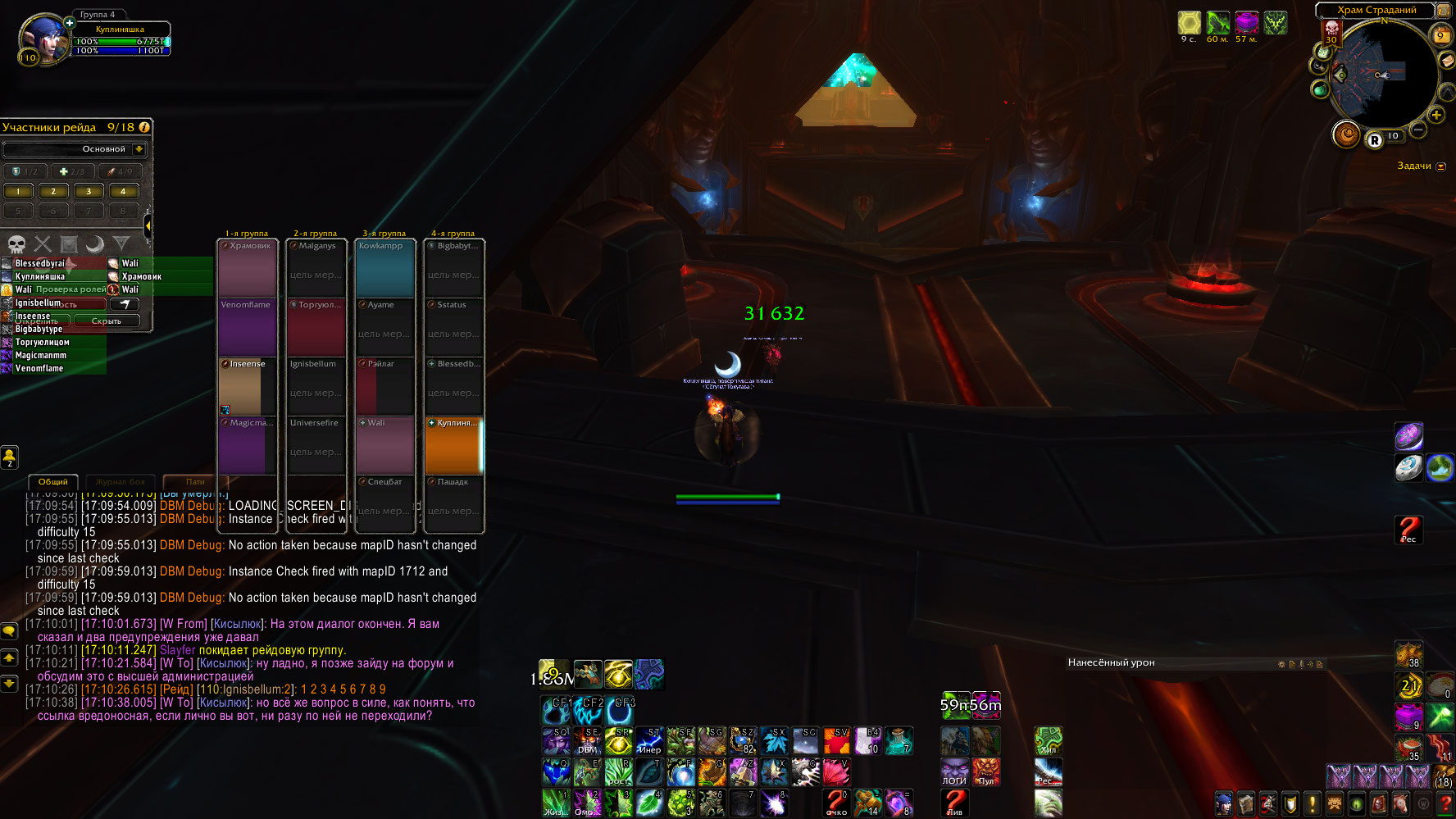This screenshot has height=819, width=1456.
Task: Choose the moon raid target marker
Action: [95, 243]
